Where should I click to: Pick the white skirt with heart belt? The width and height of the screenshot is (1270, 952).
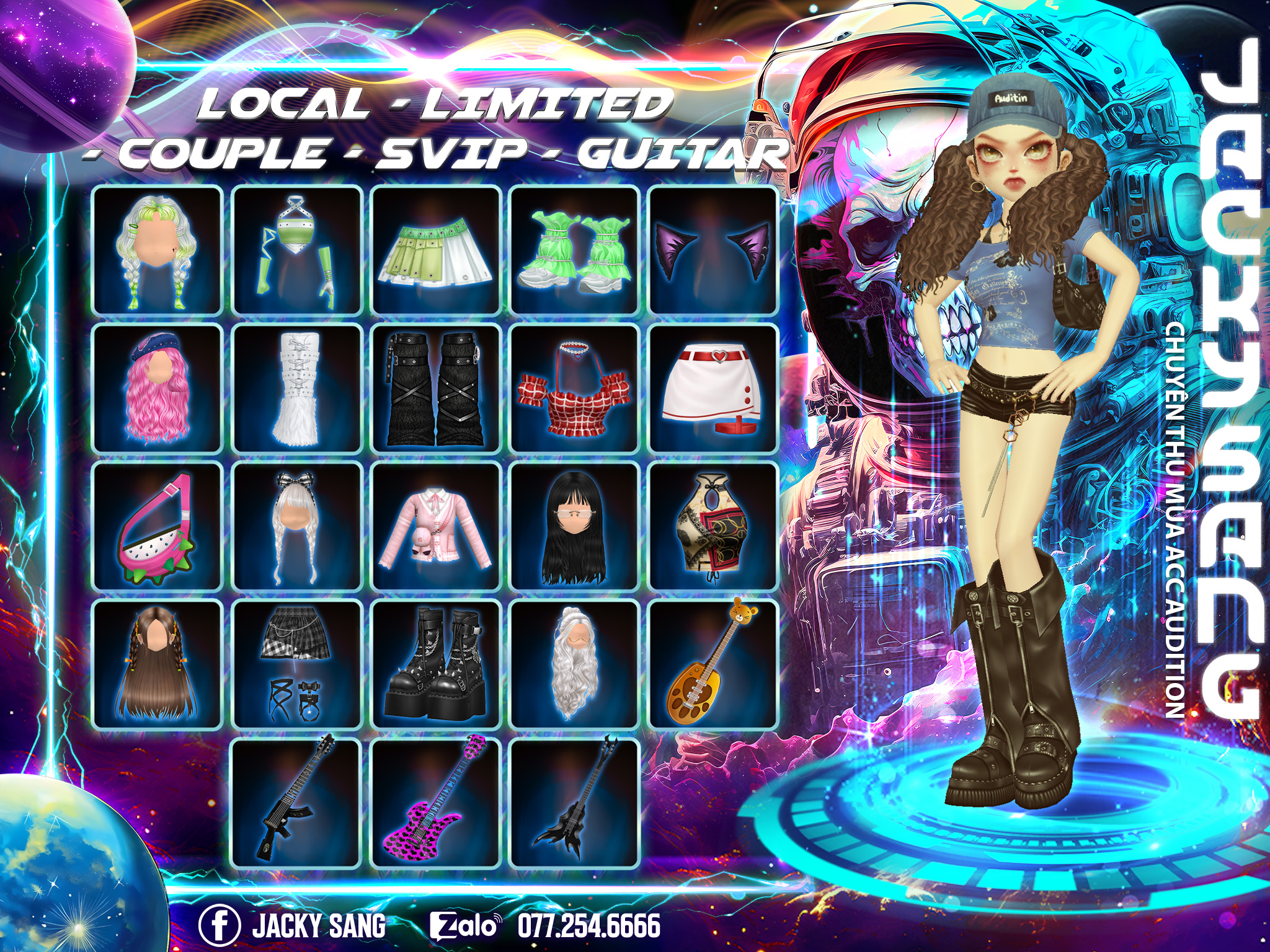pyautogui.click(x=713, y=388)
